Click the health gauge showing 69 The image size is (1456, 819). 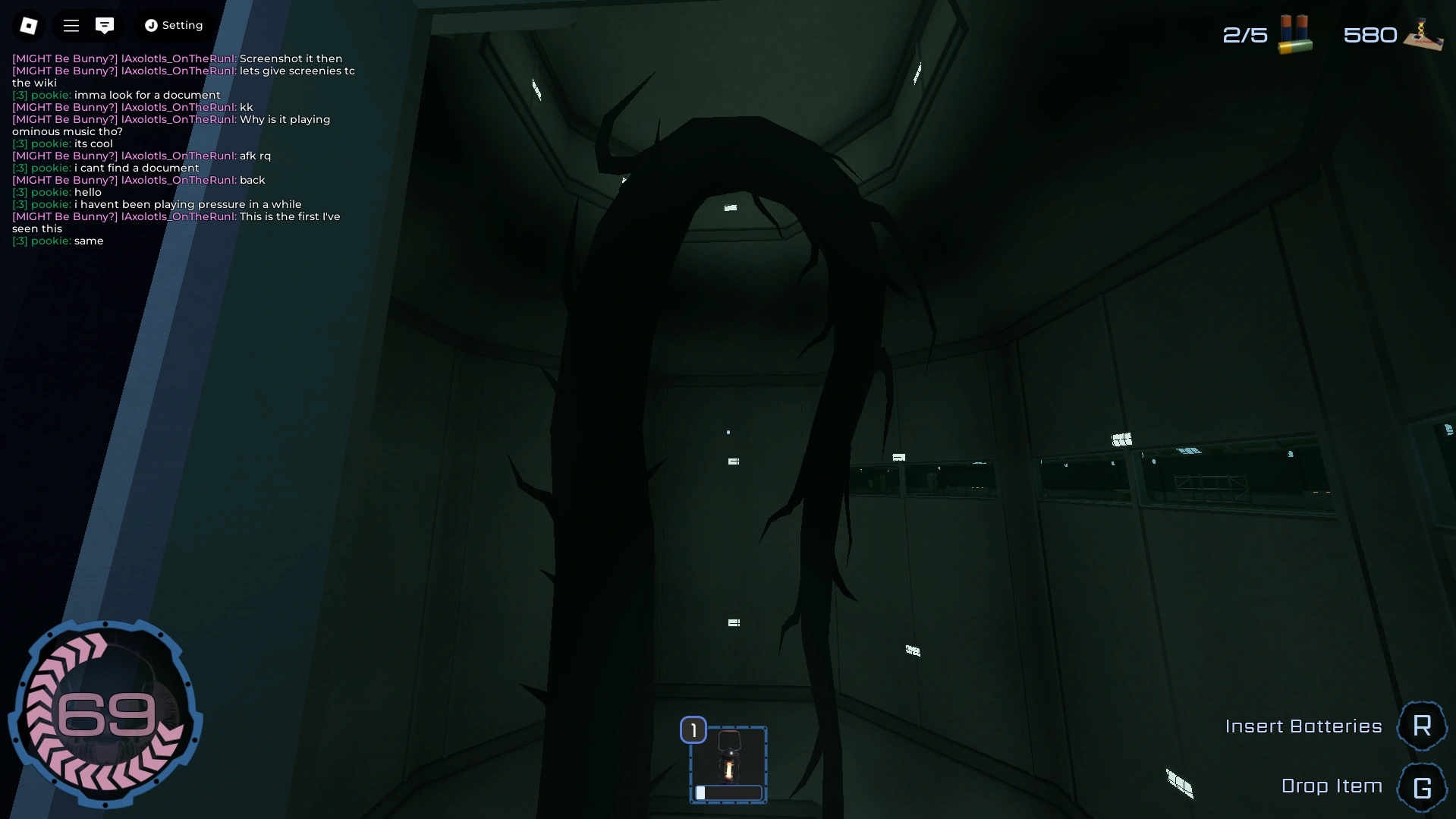tap(106, 713)
